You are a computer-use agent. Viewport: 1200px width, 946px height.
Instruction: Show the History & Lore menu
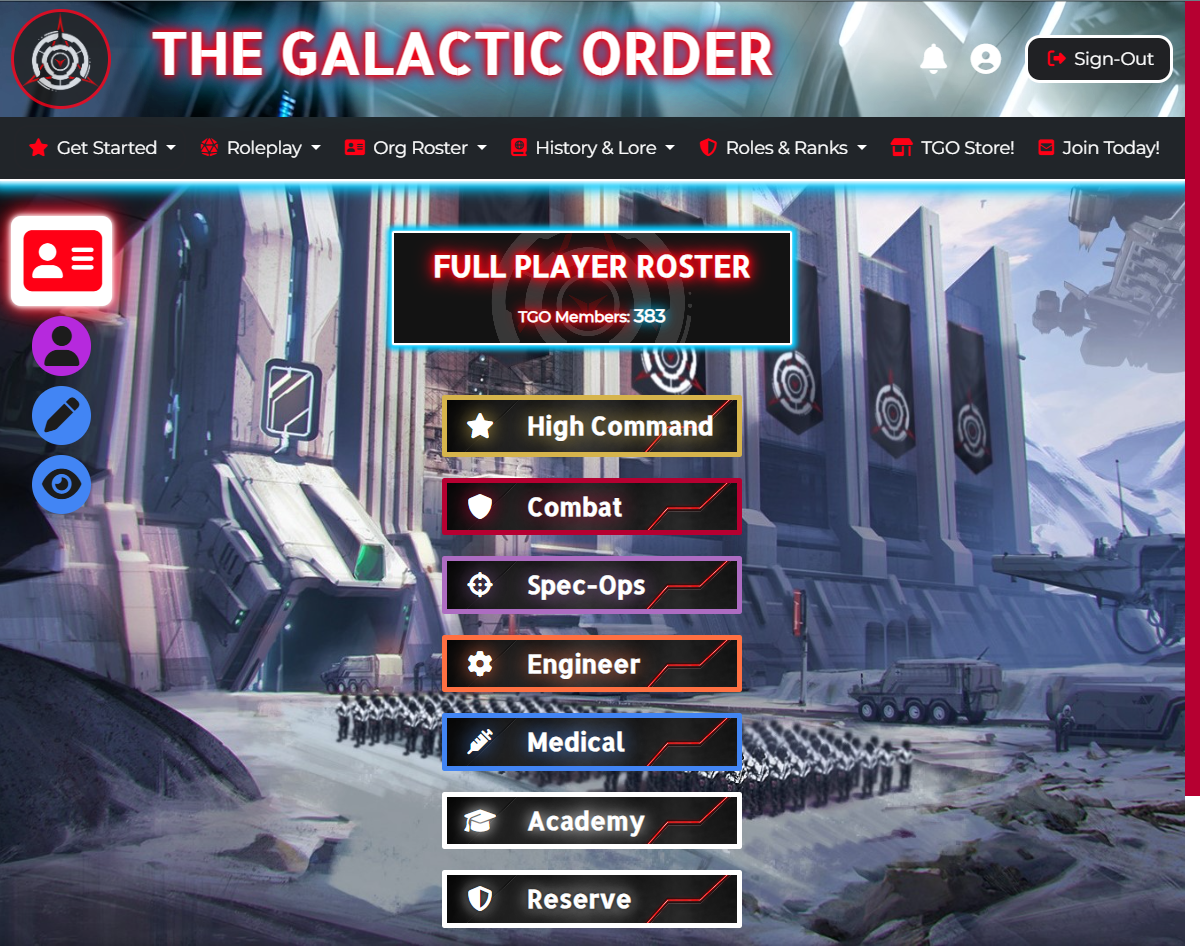593,148
